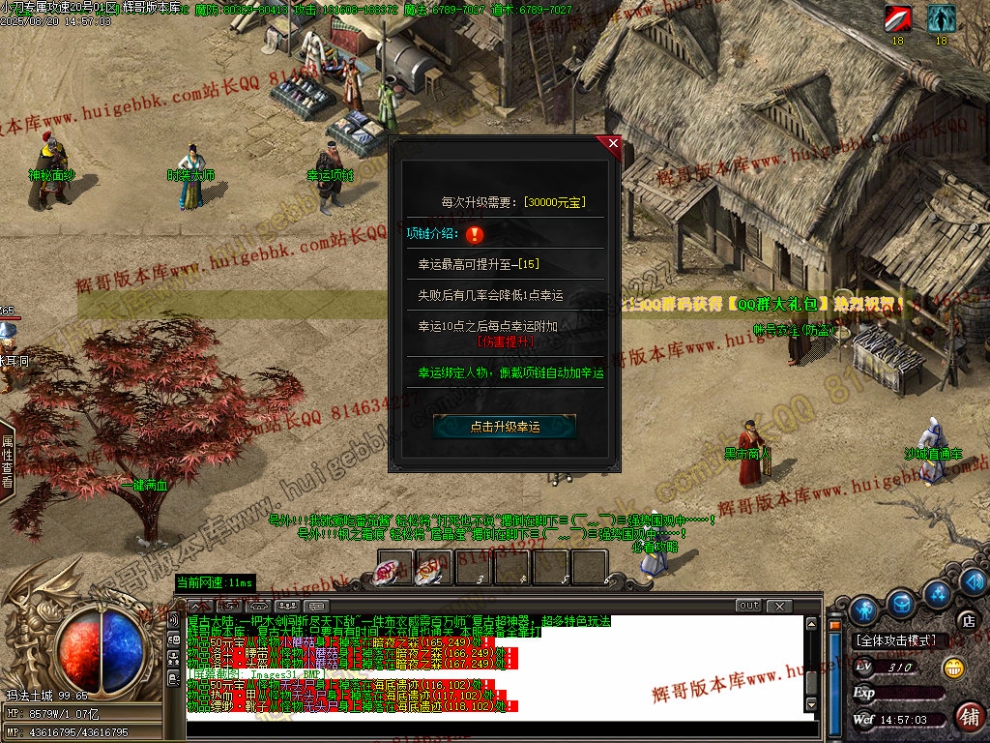Toggle sound with the speaker icon

point(973,581)
